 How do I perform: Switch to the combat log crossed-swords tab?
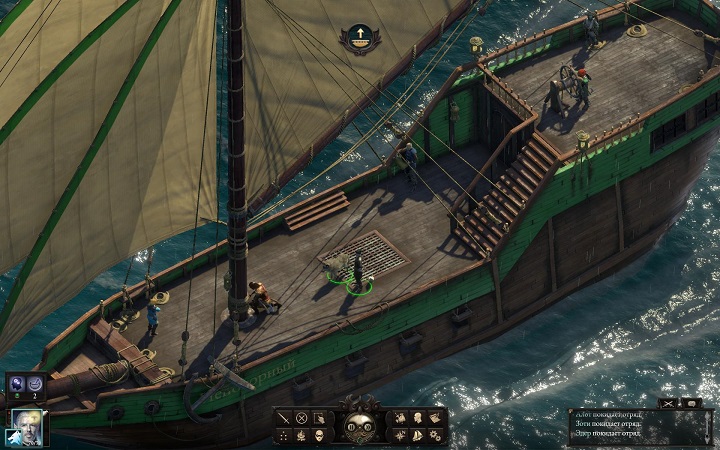point(667,402)
